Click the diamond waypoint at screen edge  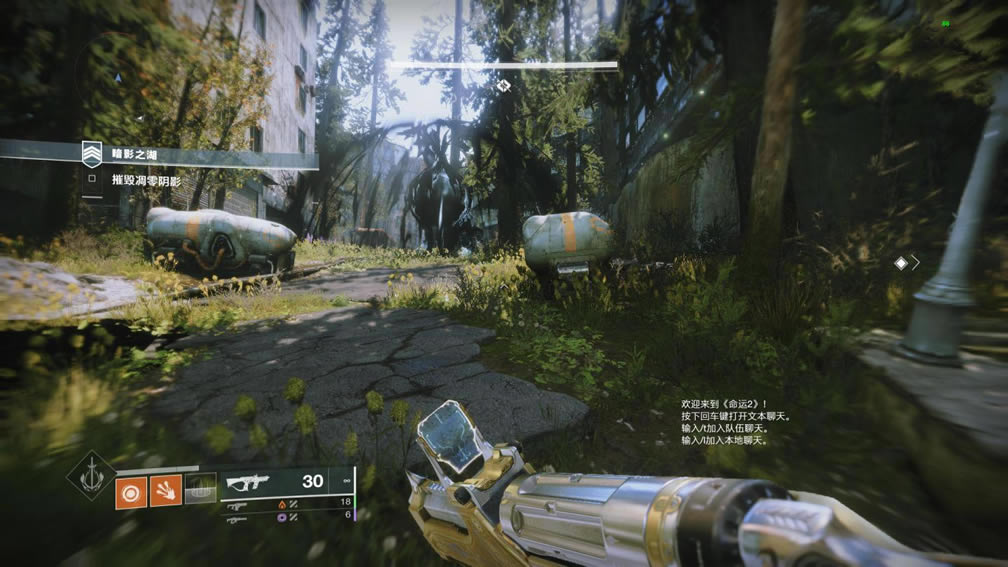click(901, 263)
